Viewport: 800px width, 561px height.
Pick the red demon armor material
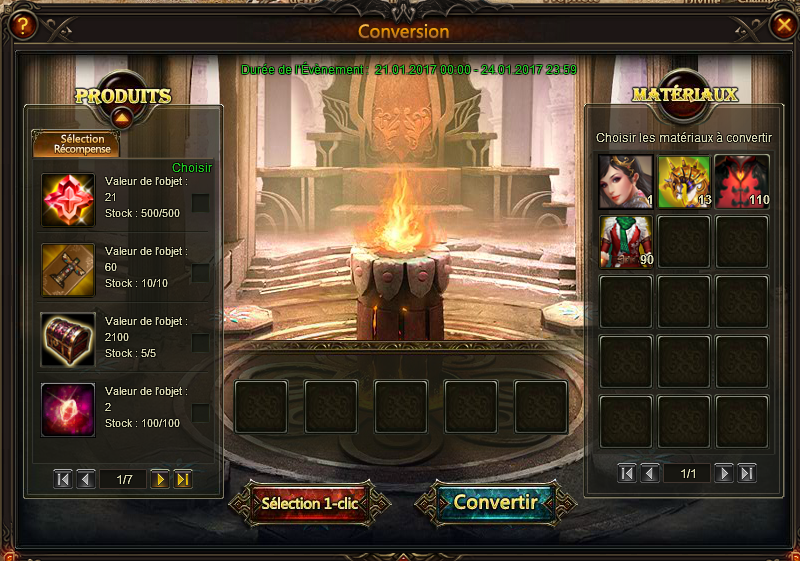742,182
